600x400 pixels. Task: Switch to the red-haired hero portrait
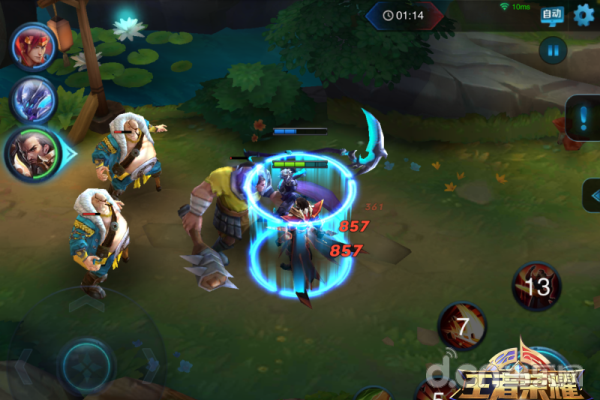click(33, 46)
